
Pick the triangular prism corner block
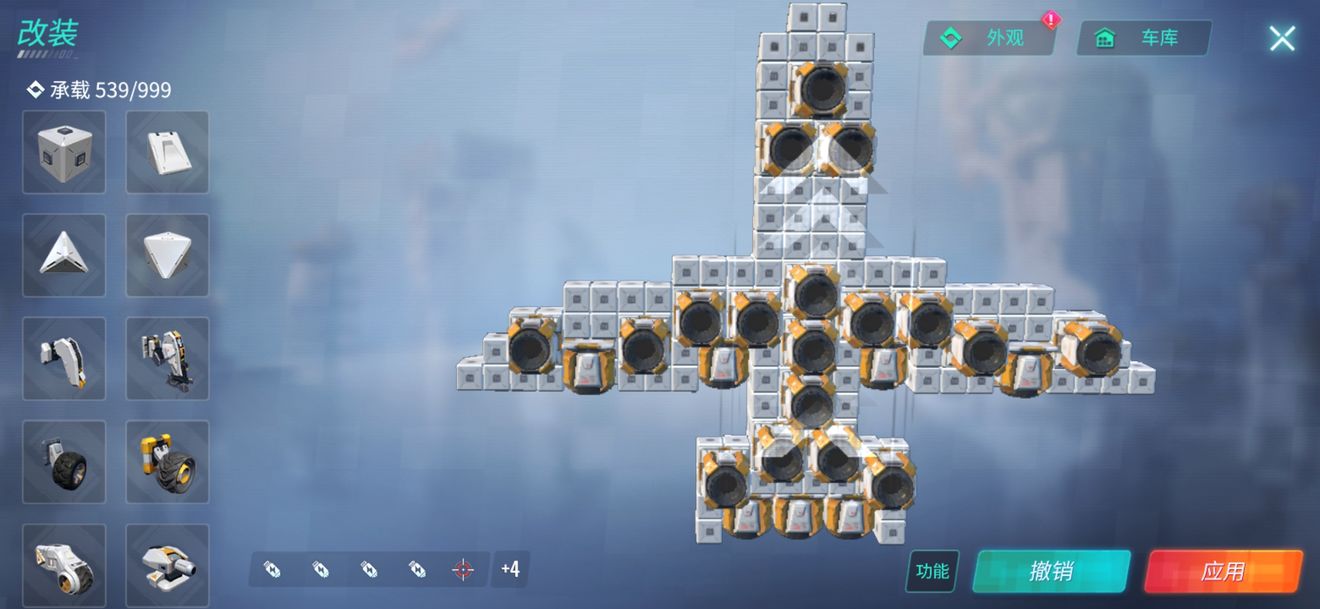click(x=64, y=255)
